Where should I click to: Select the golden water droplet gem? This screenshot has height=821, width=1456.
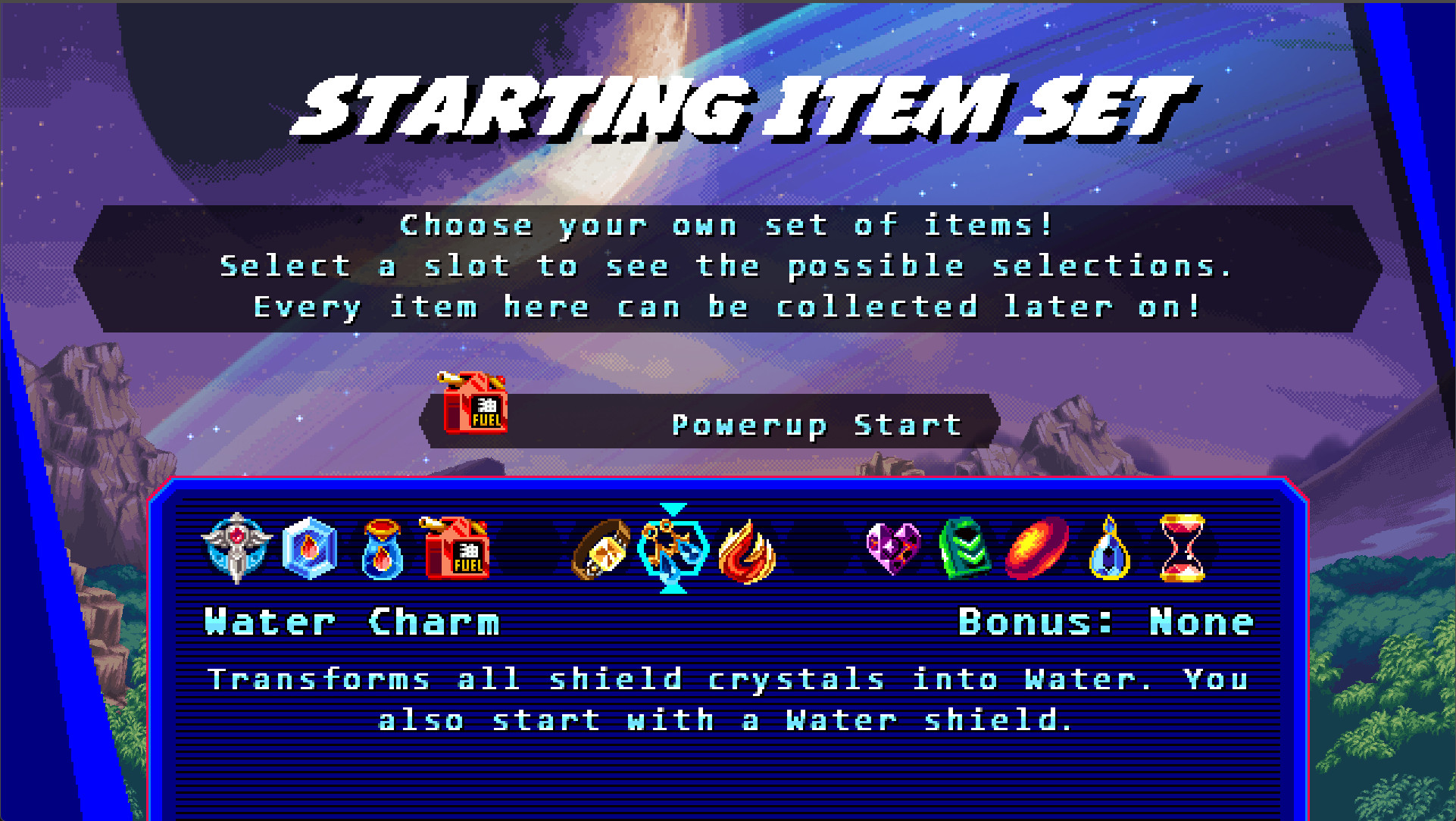[x=1108, y=551]
